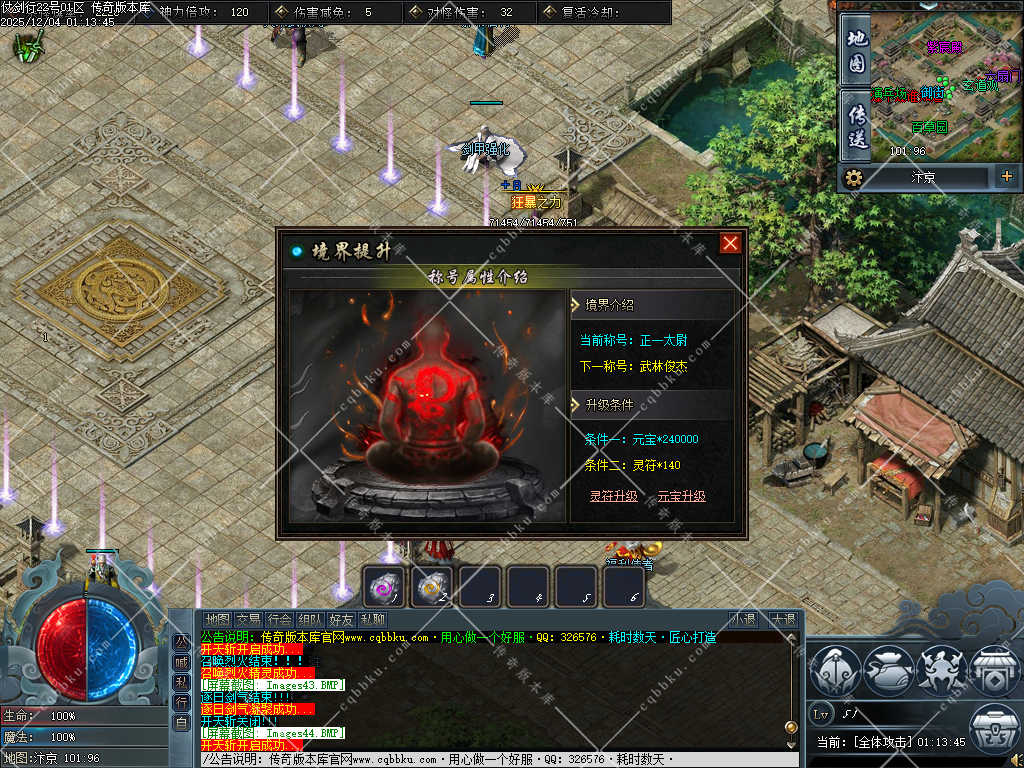Image resolution: width=1024 pixels, height=768 pixels.
Task: Open the 地图 map panel button
Action: [x=857, y=50]
